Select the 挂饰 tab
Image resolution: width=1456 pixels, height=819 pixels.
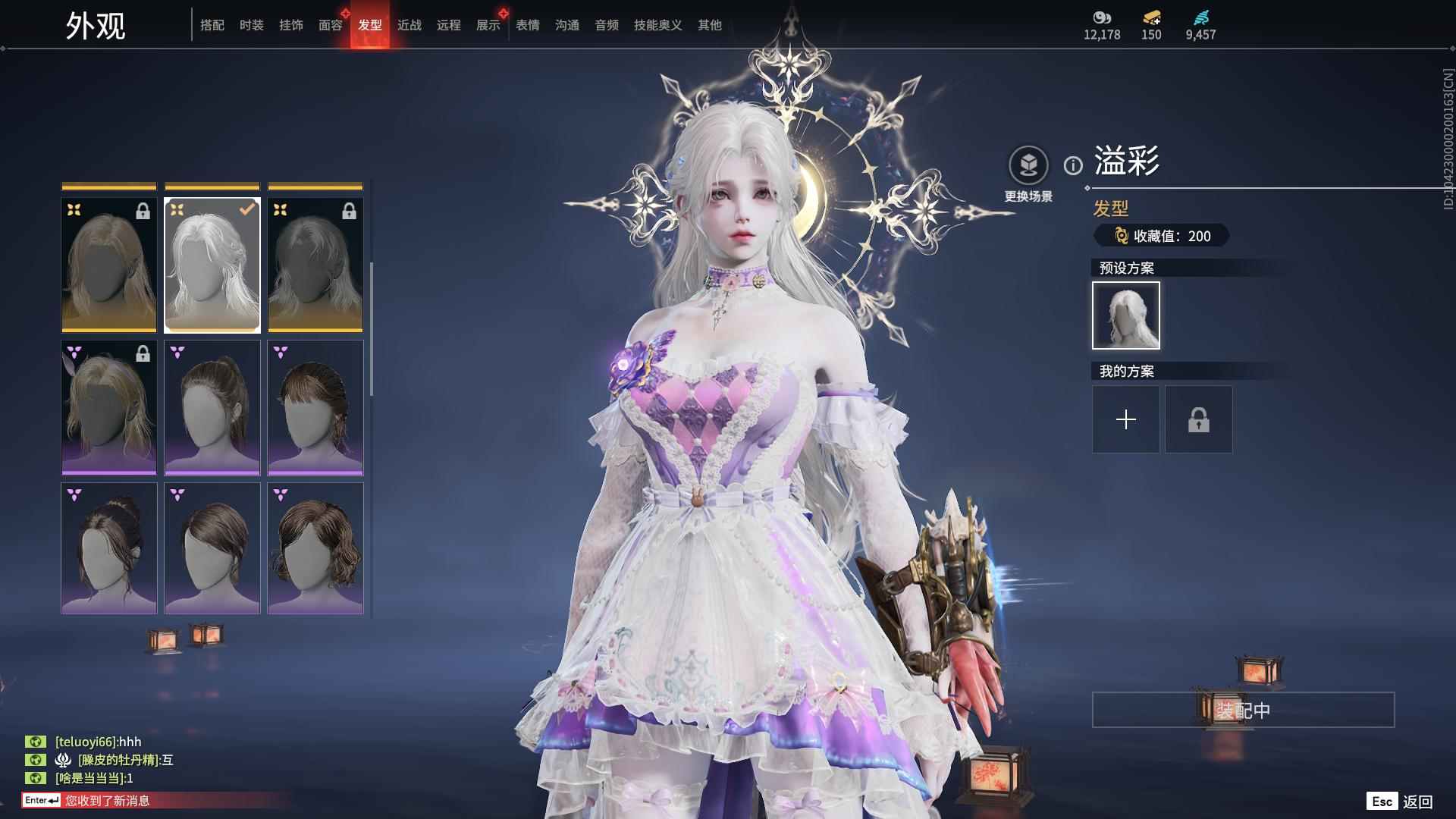pos(291,25)
